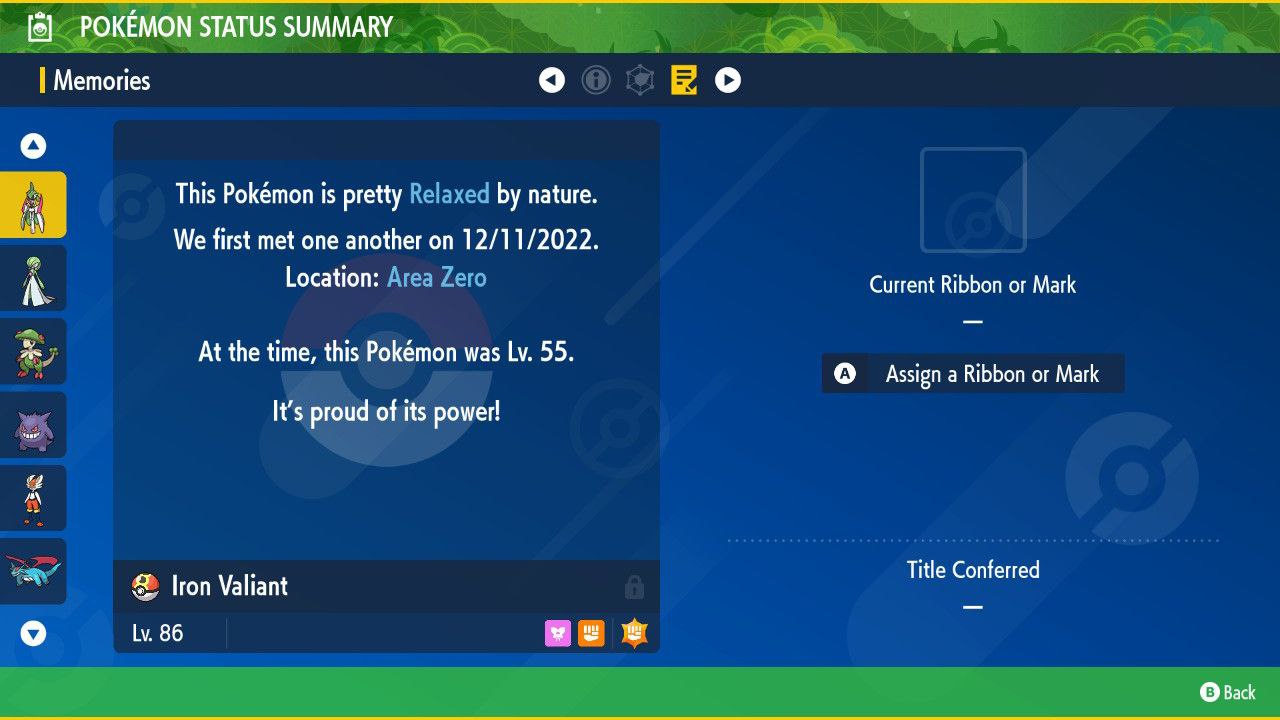The image size is (1280, 720).
Task: Pick Gengar from the party list
Action: [x=33, y=425]
